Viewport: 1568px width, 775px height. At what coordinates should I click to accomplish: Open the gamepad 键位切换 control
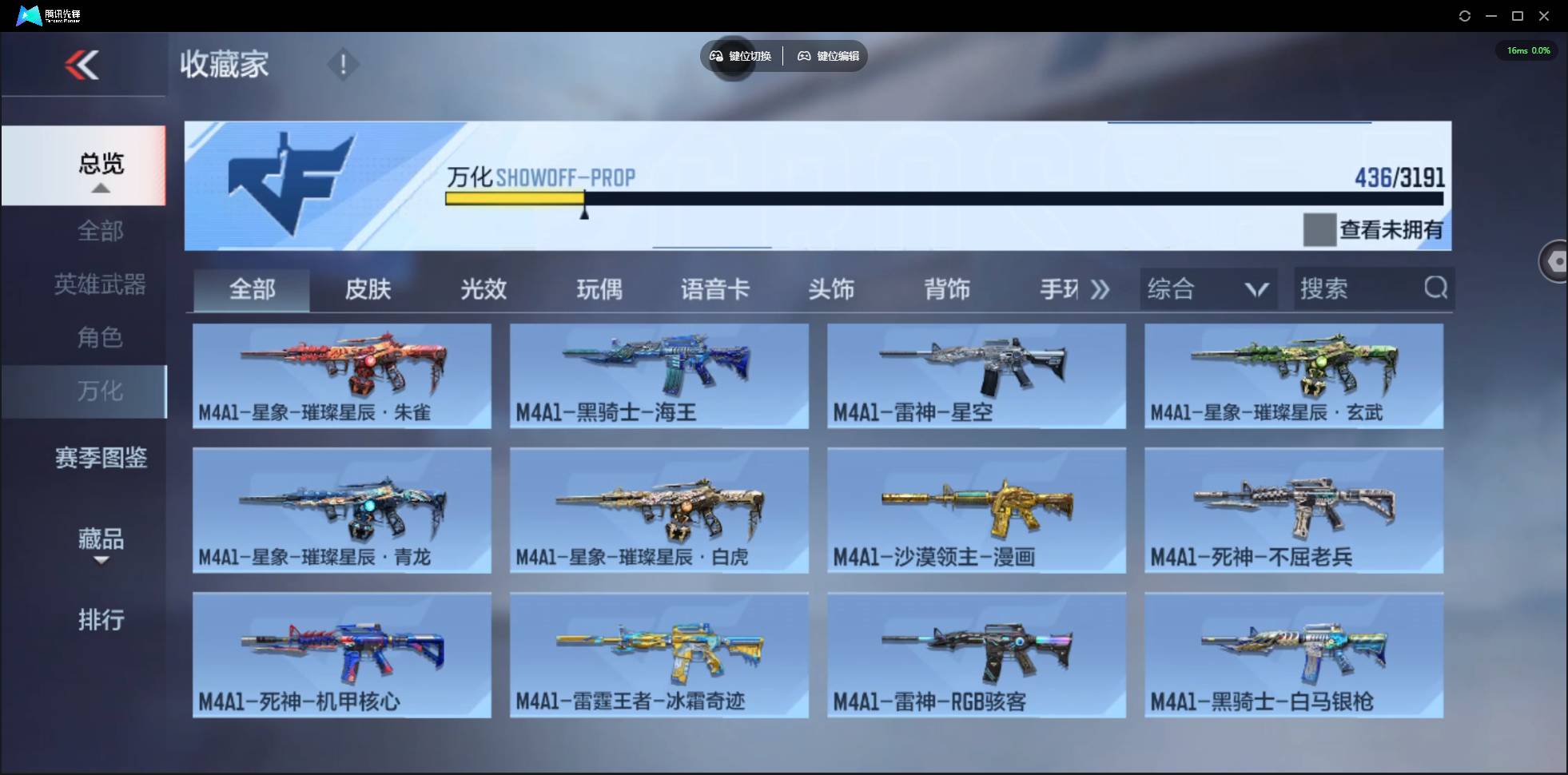click(715, 56)
